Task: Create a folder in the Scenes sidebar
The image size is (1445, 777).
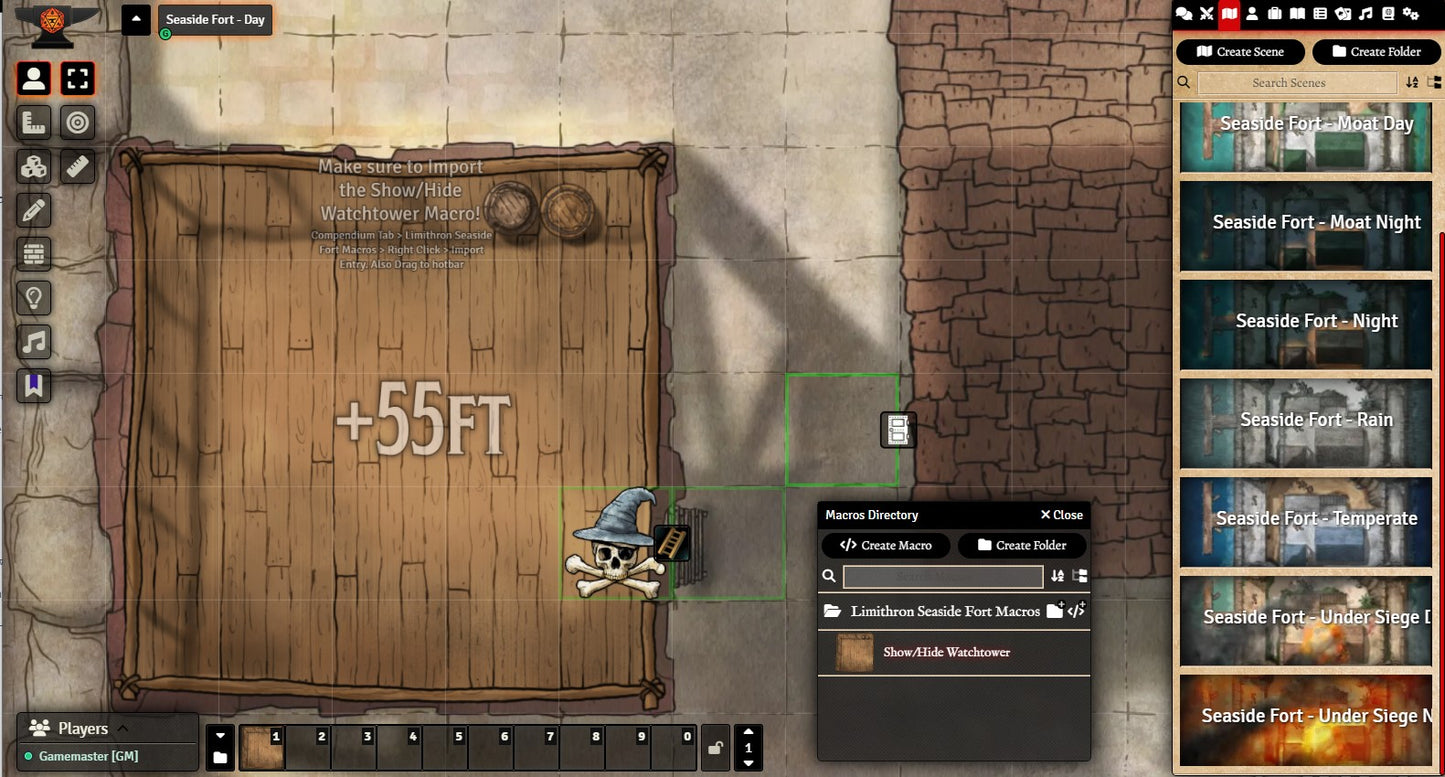Action: tap(1376, 52)
